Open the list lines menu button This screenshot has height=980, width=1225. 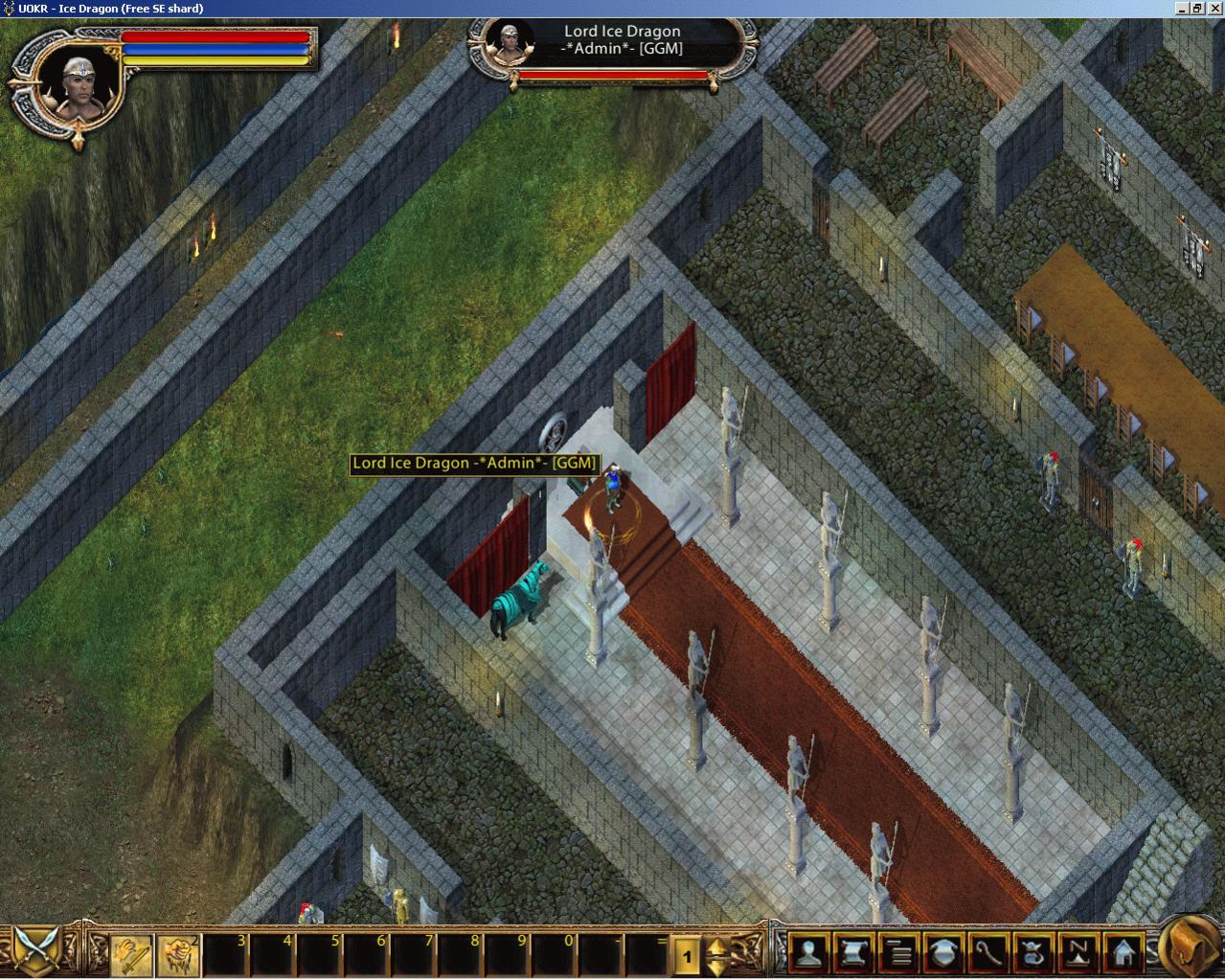point(899,953)
